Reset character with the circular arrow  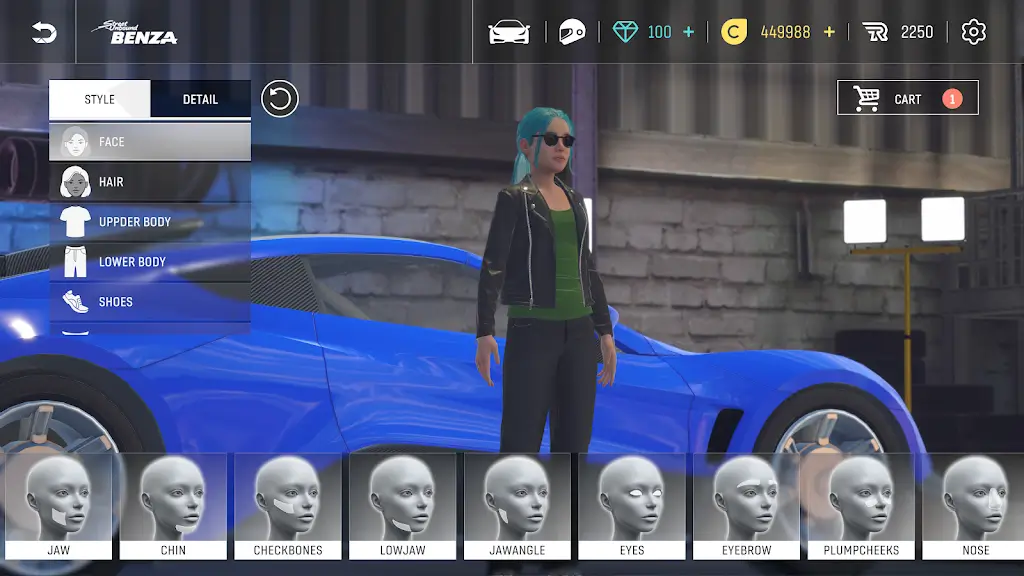[280, 99]
